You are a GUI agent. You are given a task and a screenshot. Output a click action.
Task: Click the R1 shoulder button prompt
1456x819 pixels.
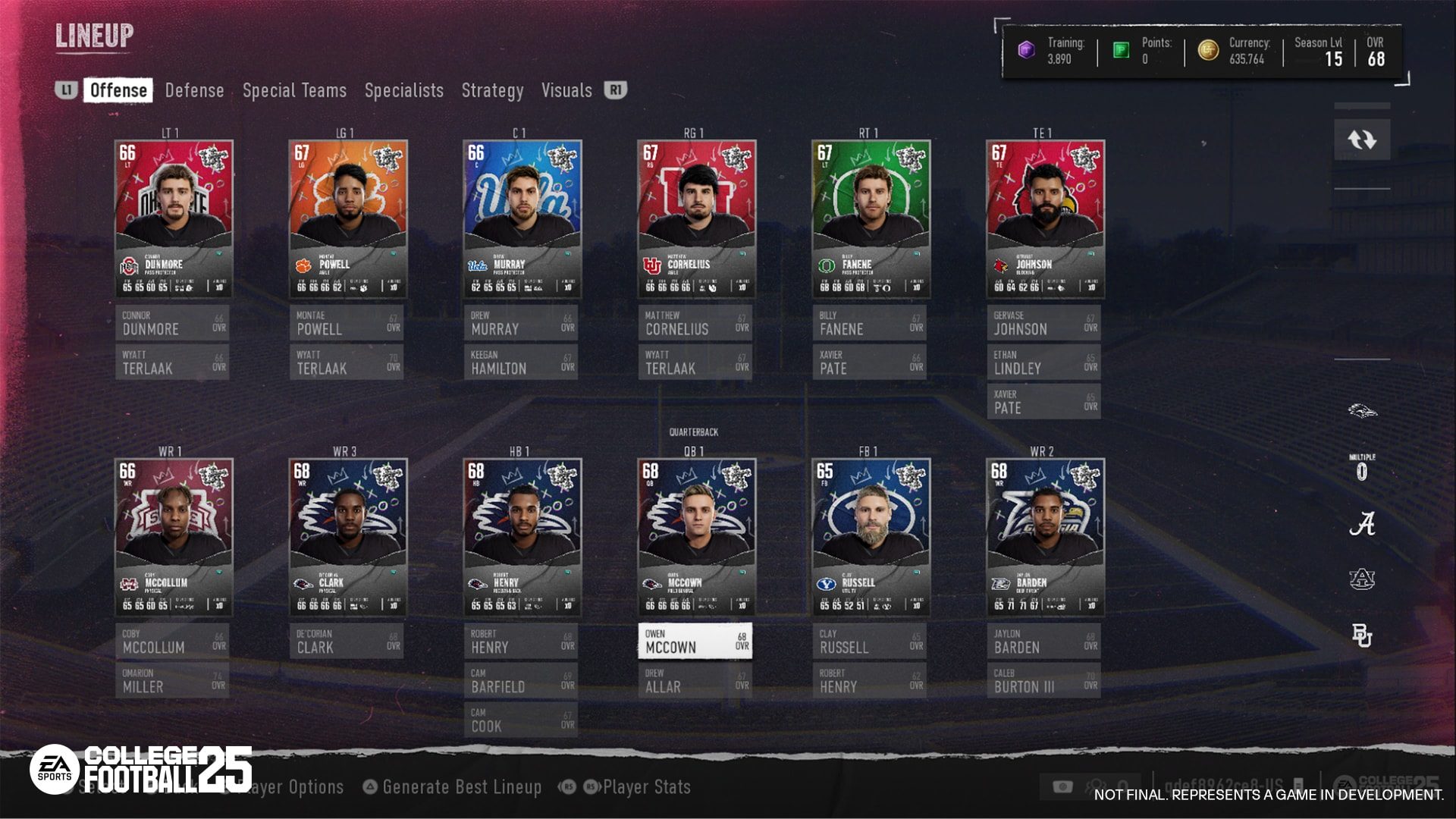pos(615,89)
